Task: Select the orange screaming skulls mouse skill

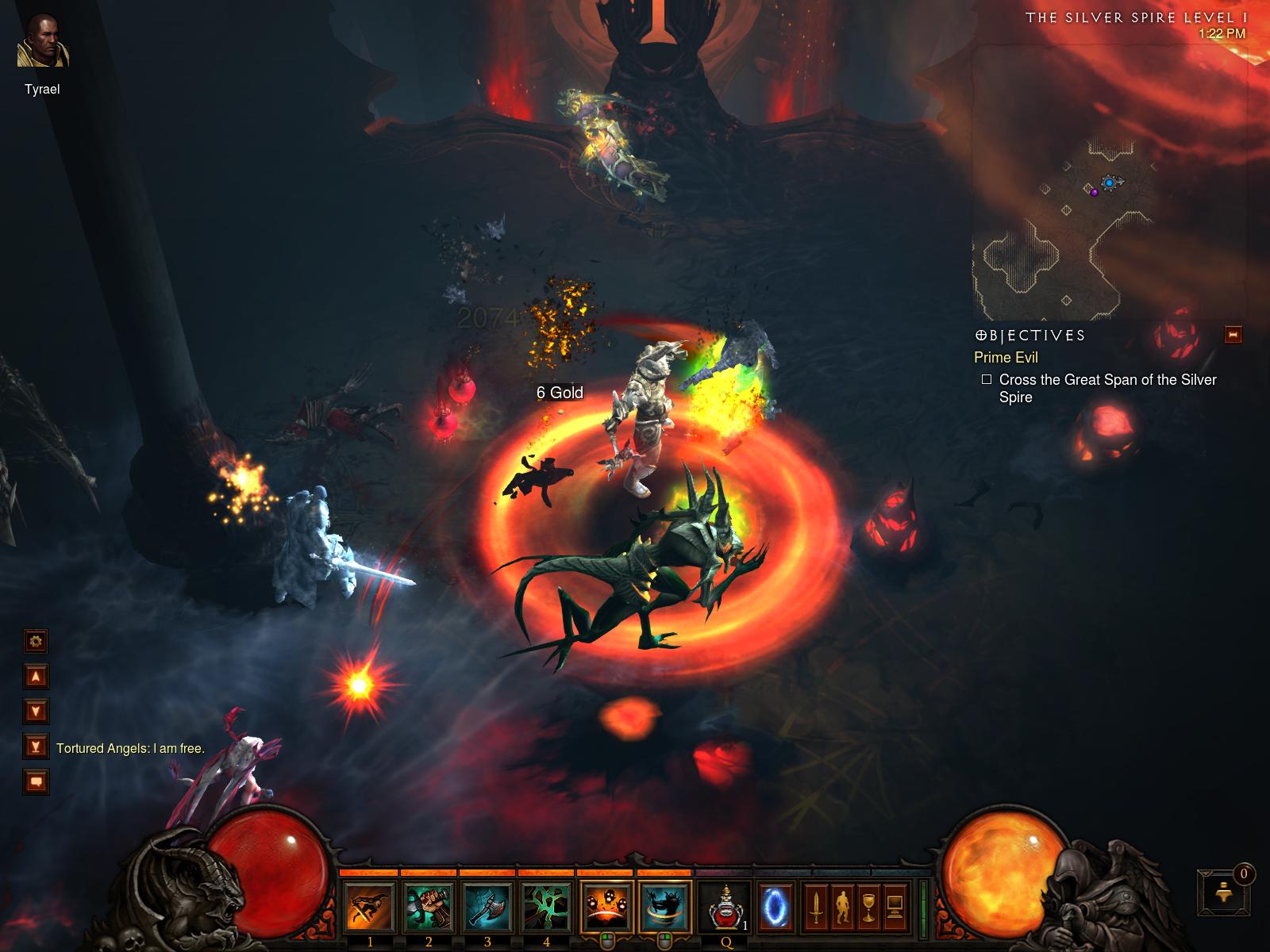Action: point(606,905)
